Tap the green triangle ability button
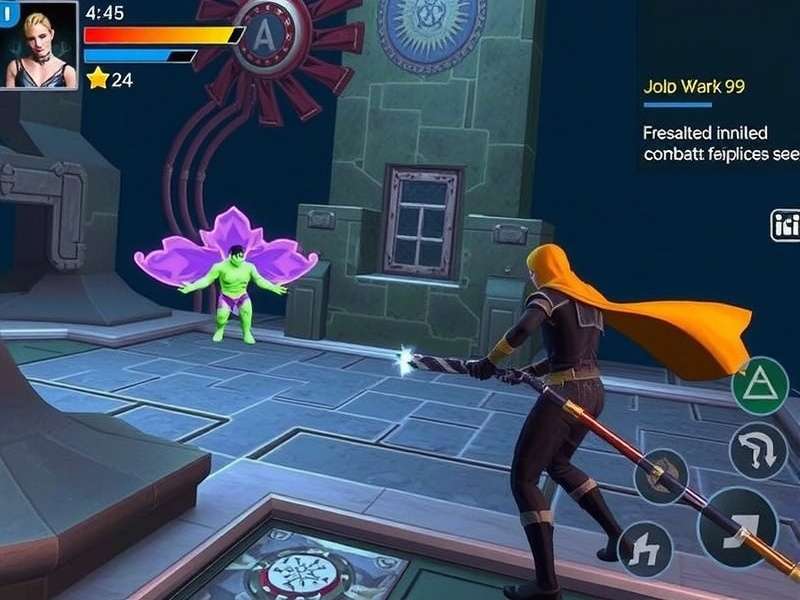 click(760, 386)
